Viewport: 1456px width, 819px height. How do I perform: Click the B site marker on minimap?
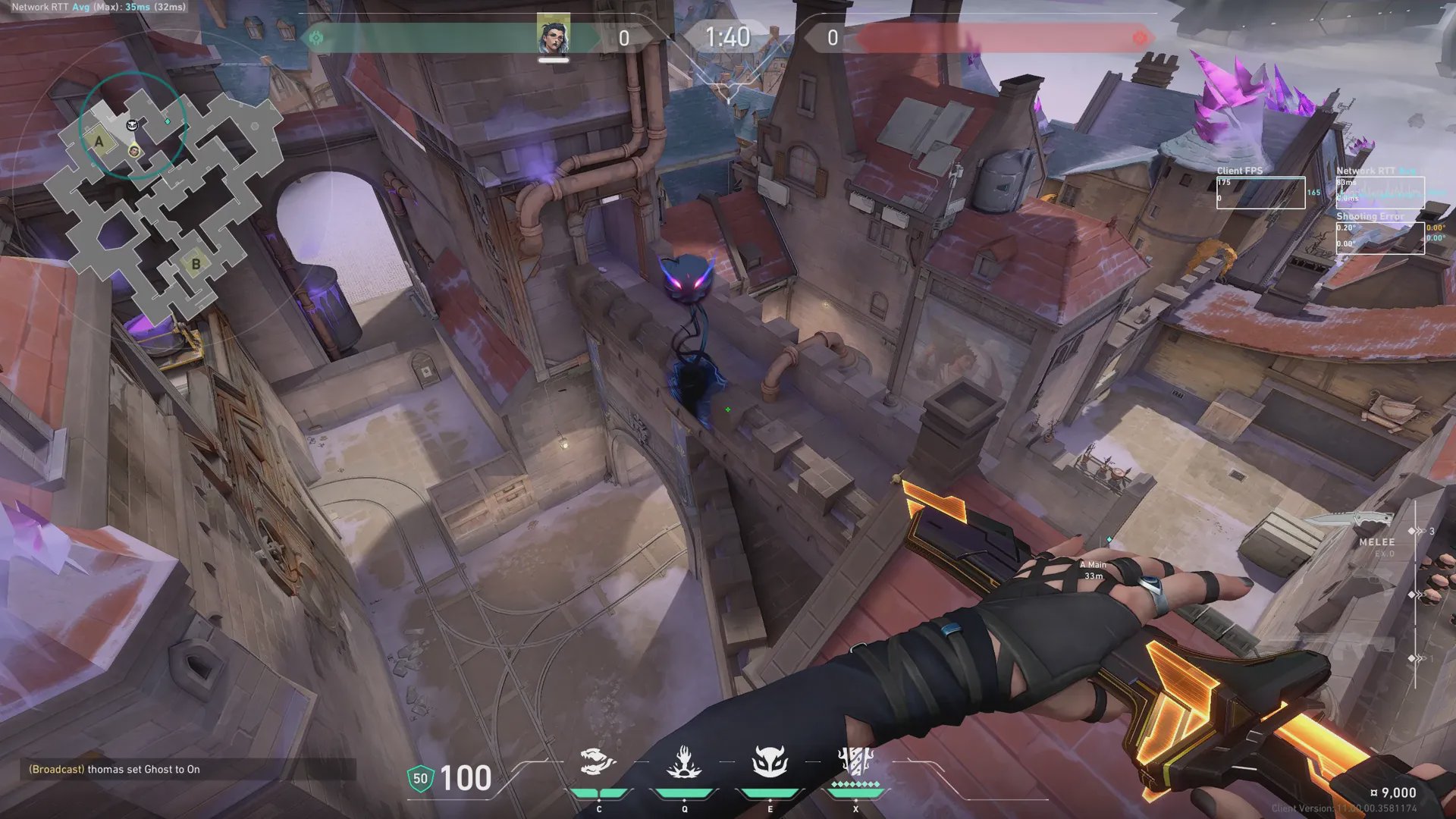(x=196, y=264)
